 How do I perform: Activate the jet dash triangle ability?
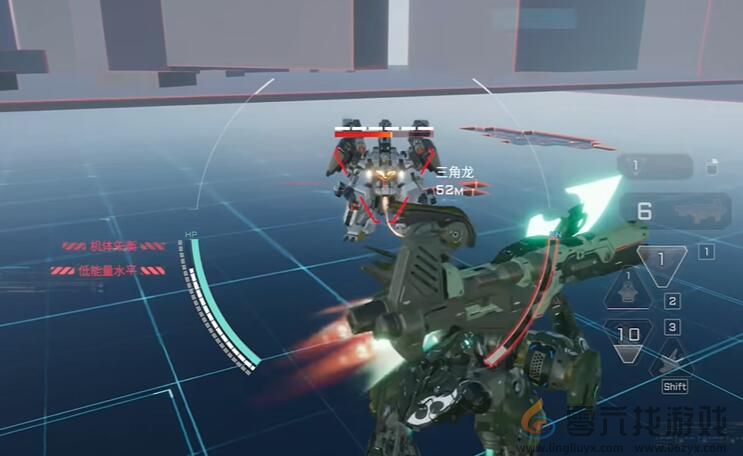point(672,355)
